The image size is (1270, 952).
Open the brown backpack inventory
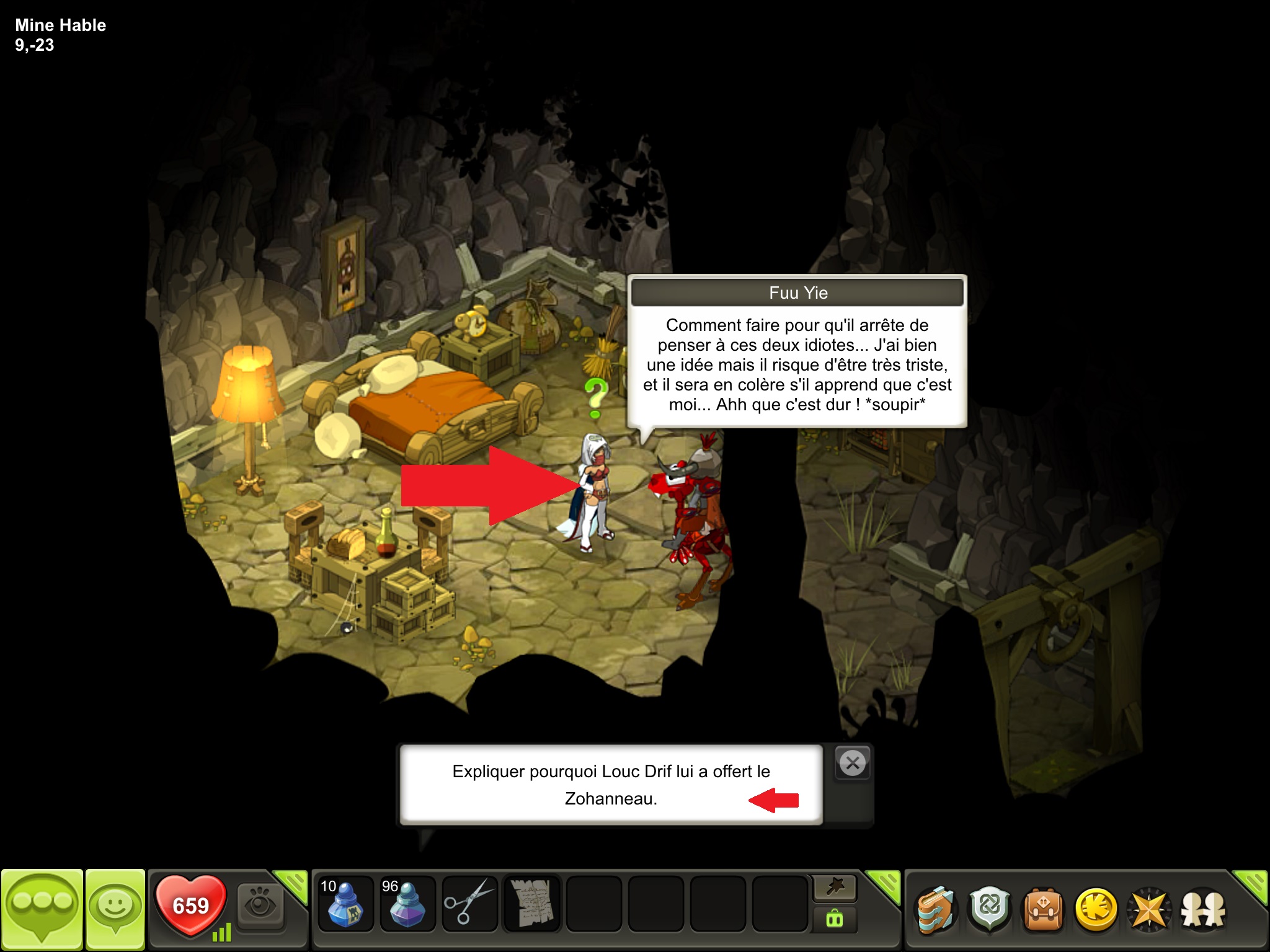tap(1043, 910)
